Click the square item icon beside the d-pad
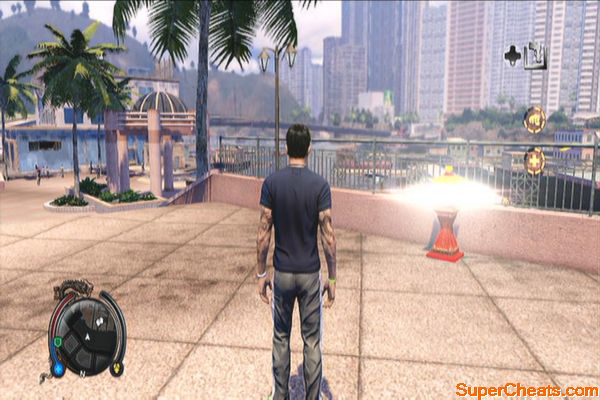Image resolution: width=600 pixels, height=400 pixels. [x=537, y=55]
